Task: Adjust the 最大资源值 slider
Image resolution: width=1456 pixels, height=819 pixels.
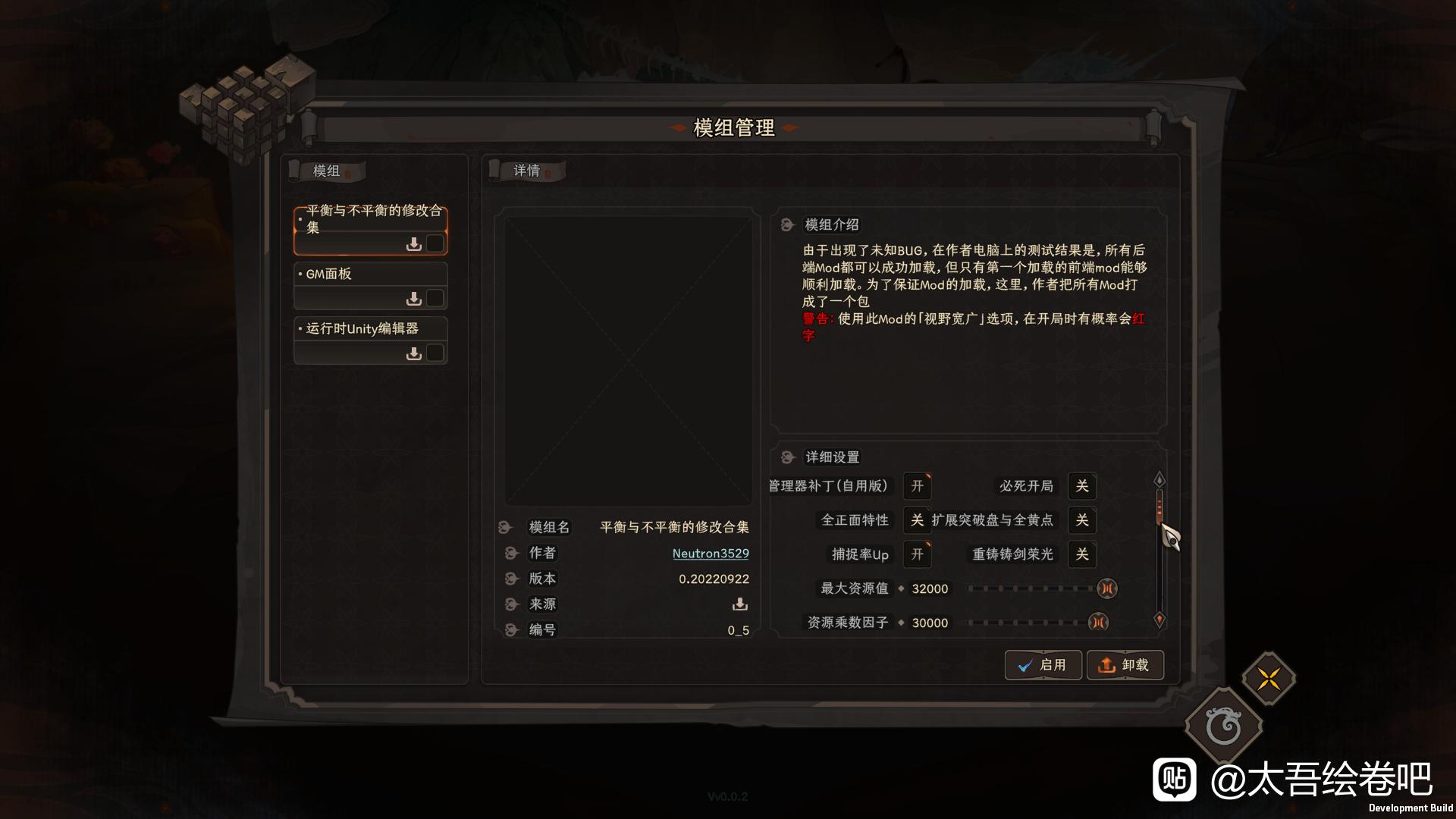Action: pos(1031,588)
